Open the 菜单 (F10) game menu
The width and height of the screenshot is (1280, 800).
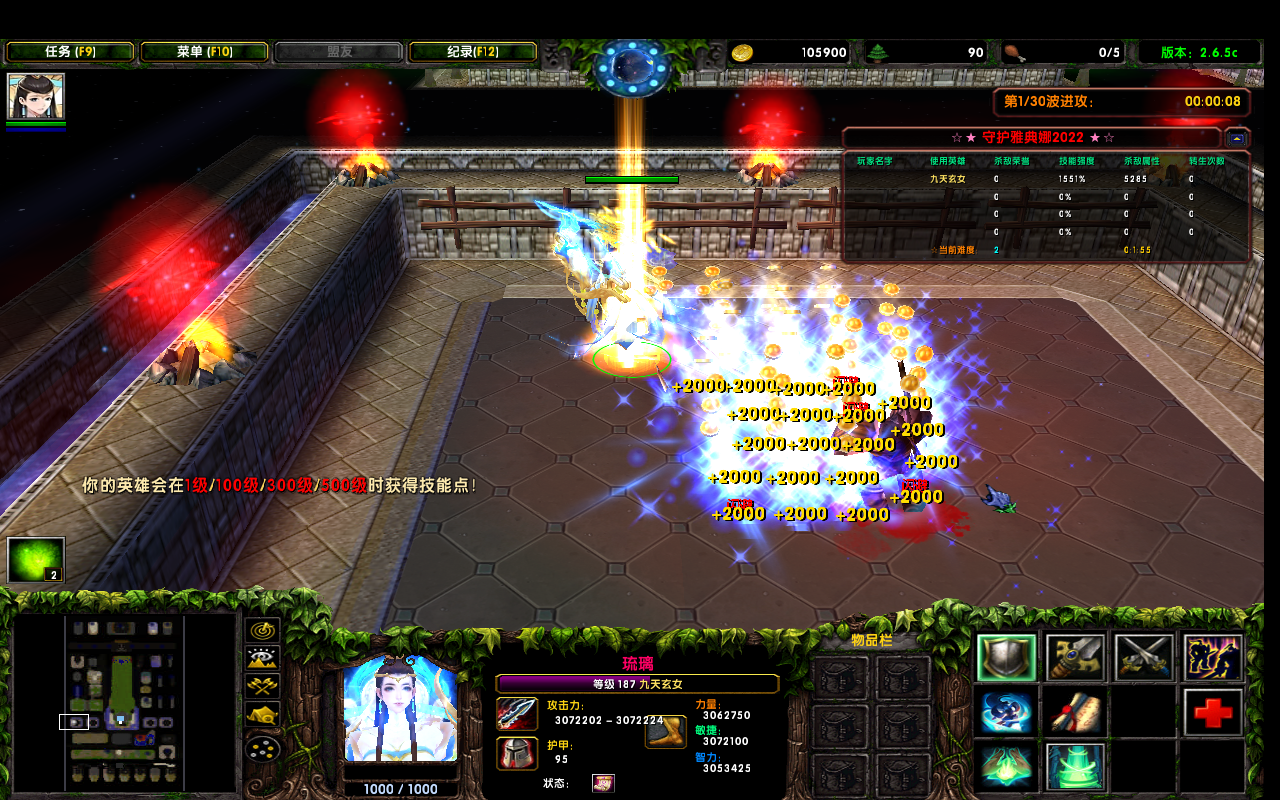tap(204, 52)
